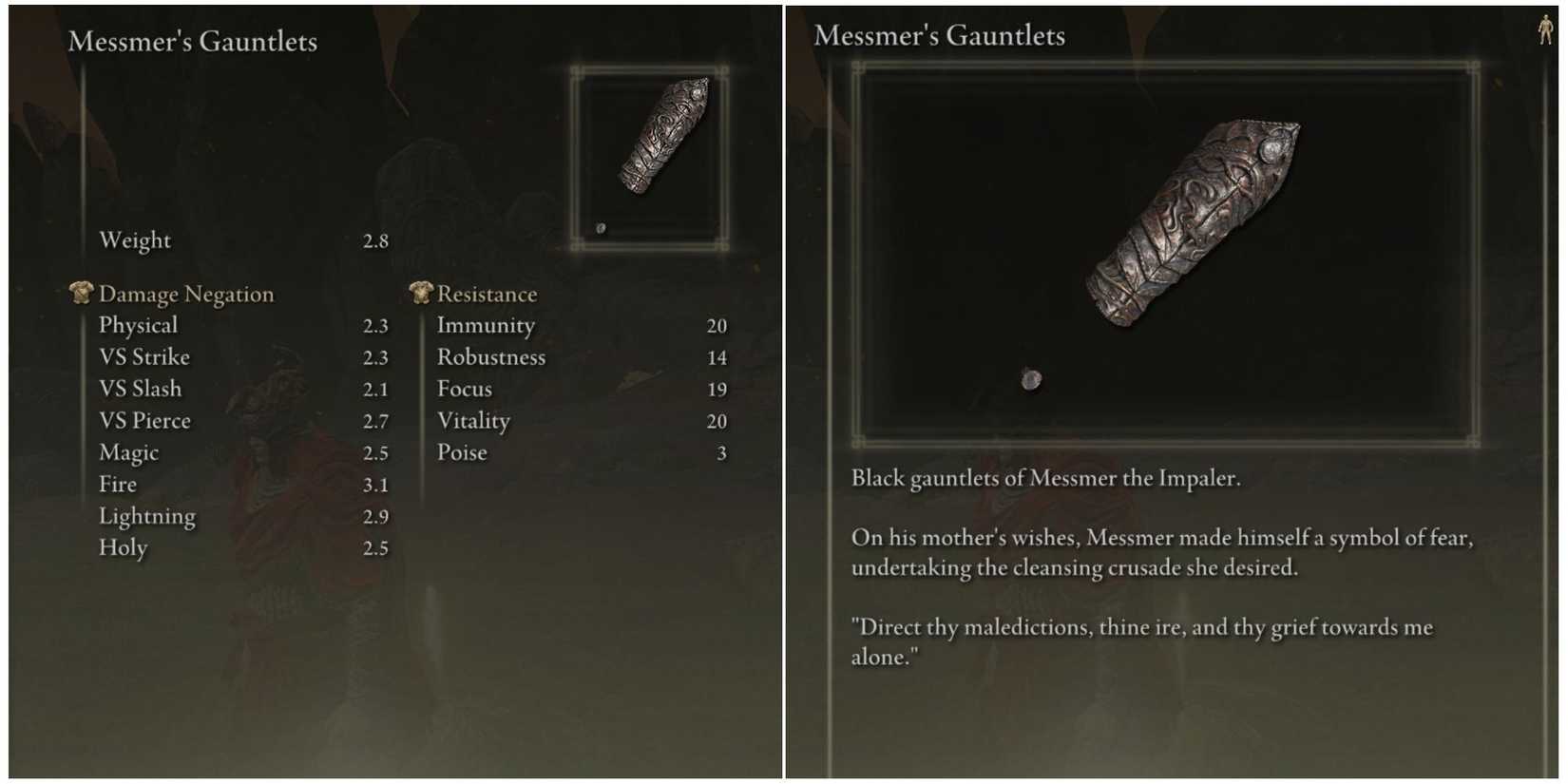Screen dimensions: 1568x784
Task: Click the small orb in the left item preview
Action: point(601,227)
